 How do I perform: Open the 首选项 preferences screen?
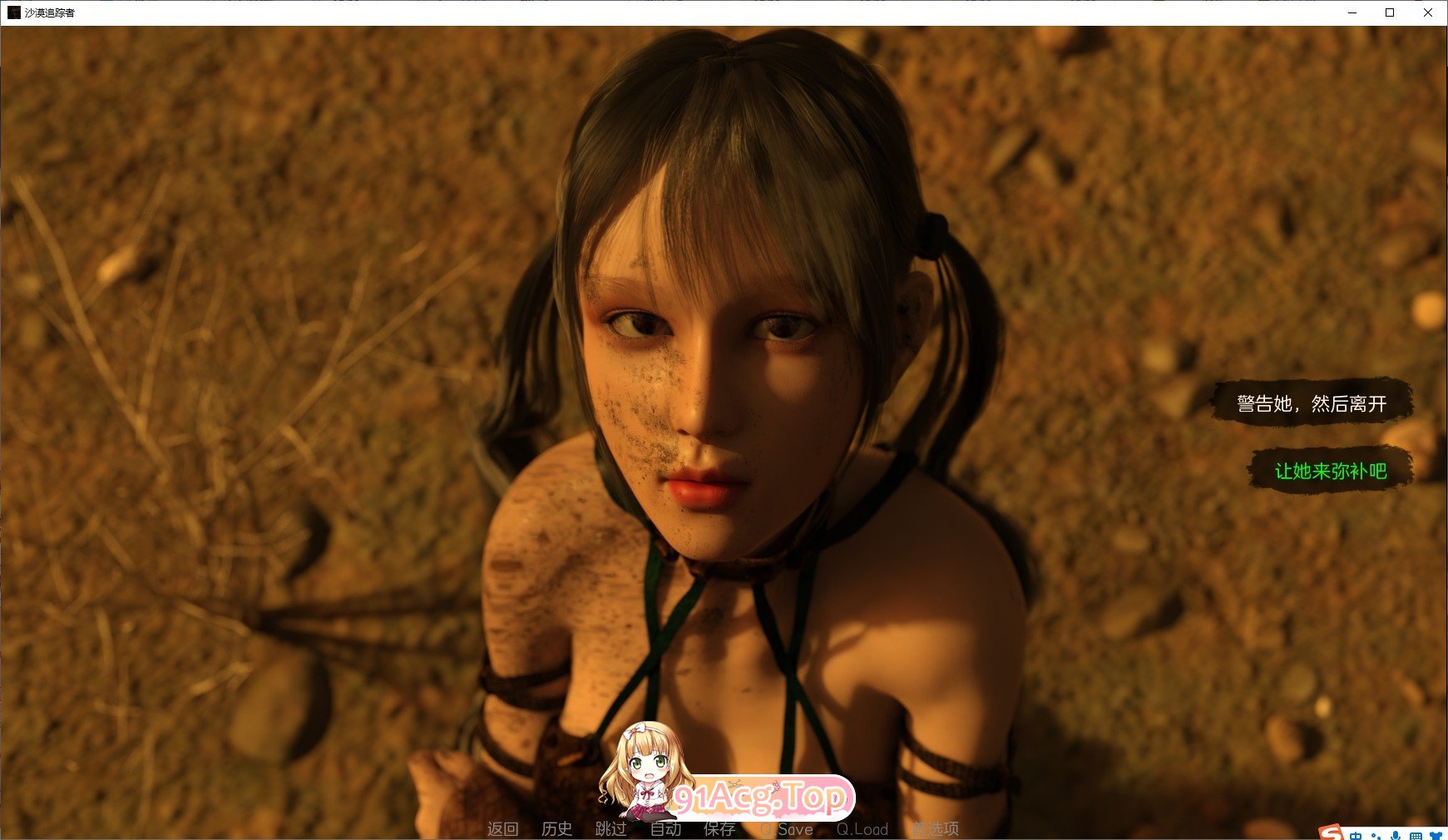tap(936, 829)
